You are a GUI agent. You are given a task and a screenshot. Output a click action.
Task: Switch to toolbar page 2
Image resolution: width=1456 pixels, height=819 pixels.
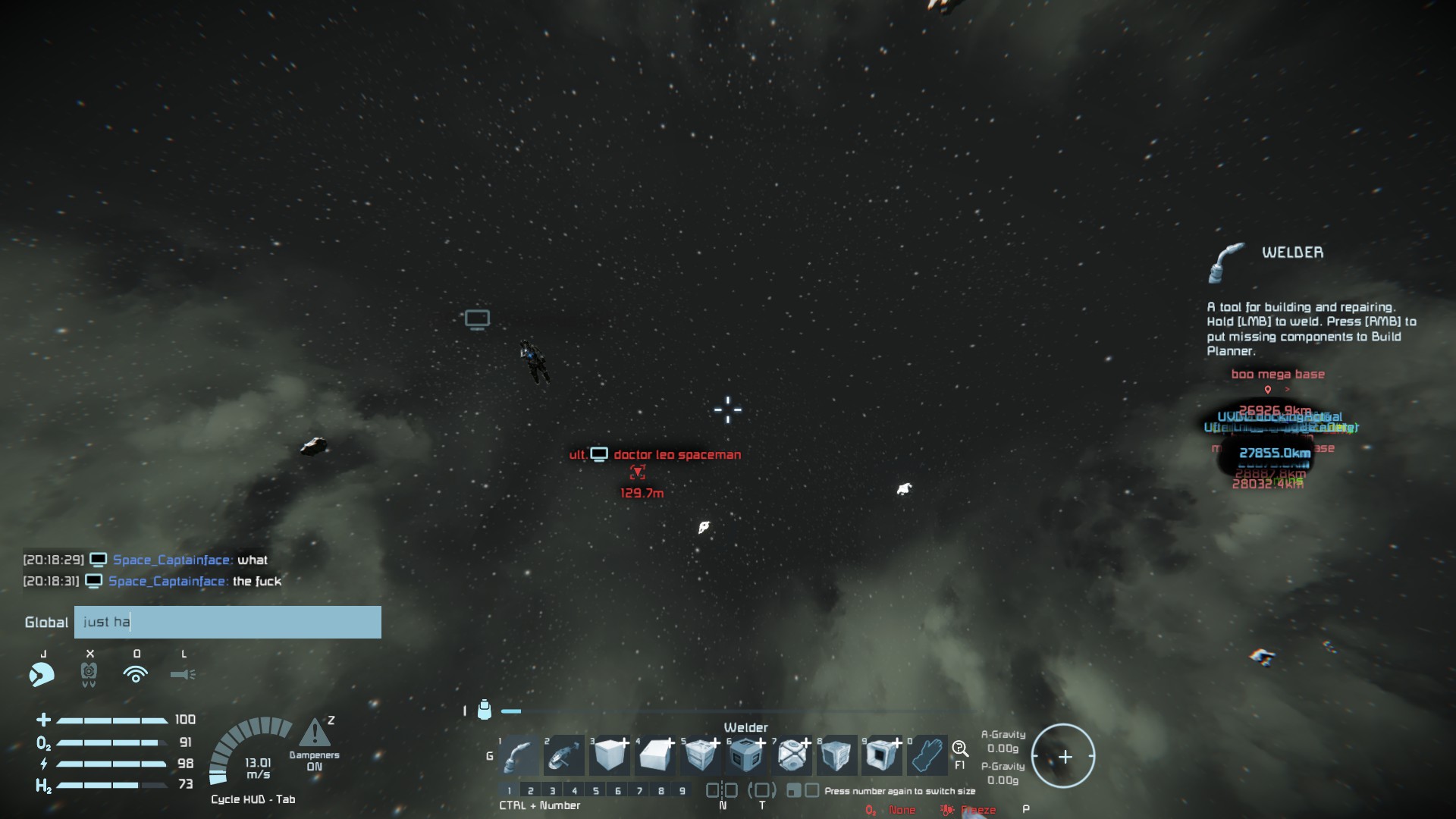531,791
